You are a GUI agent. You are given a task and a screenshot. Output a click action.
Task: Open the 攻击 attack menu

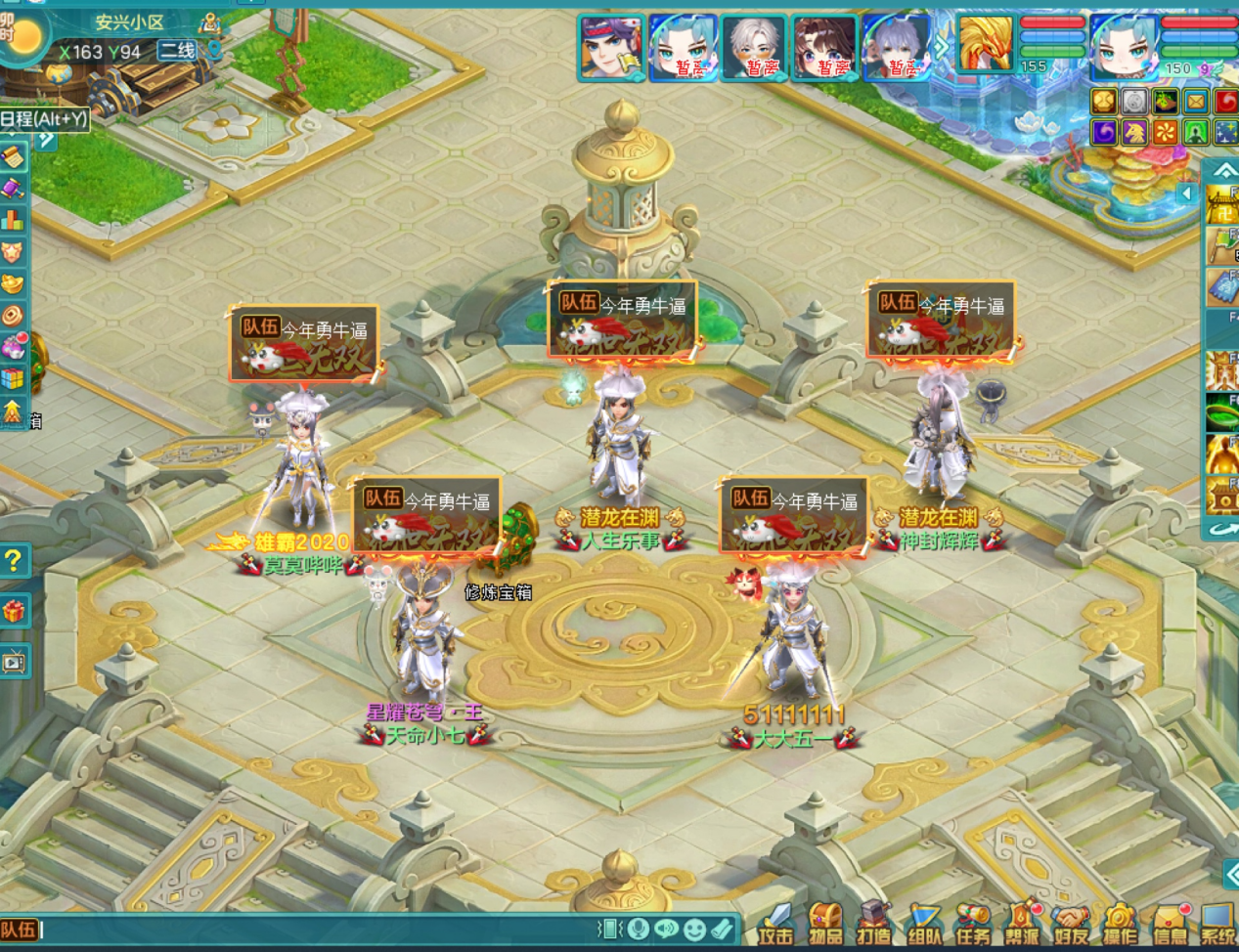click(777, 925)
